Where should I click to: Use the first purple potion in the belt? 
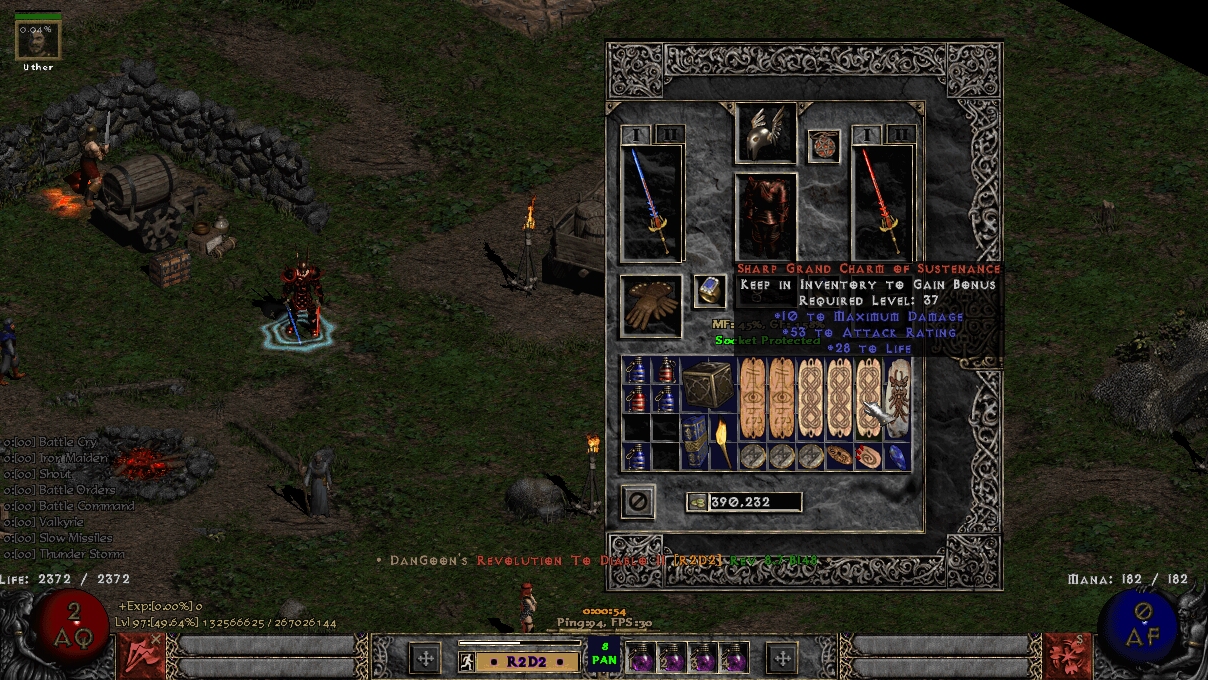(640, 657)
